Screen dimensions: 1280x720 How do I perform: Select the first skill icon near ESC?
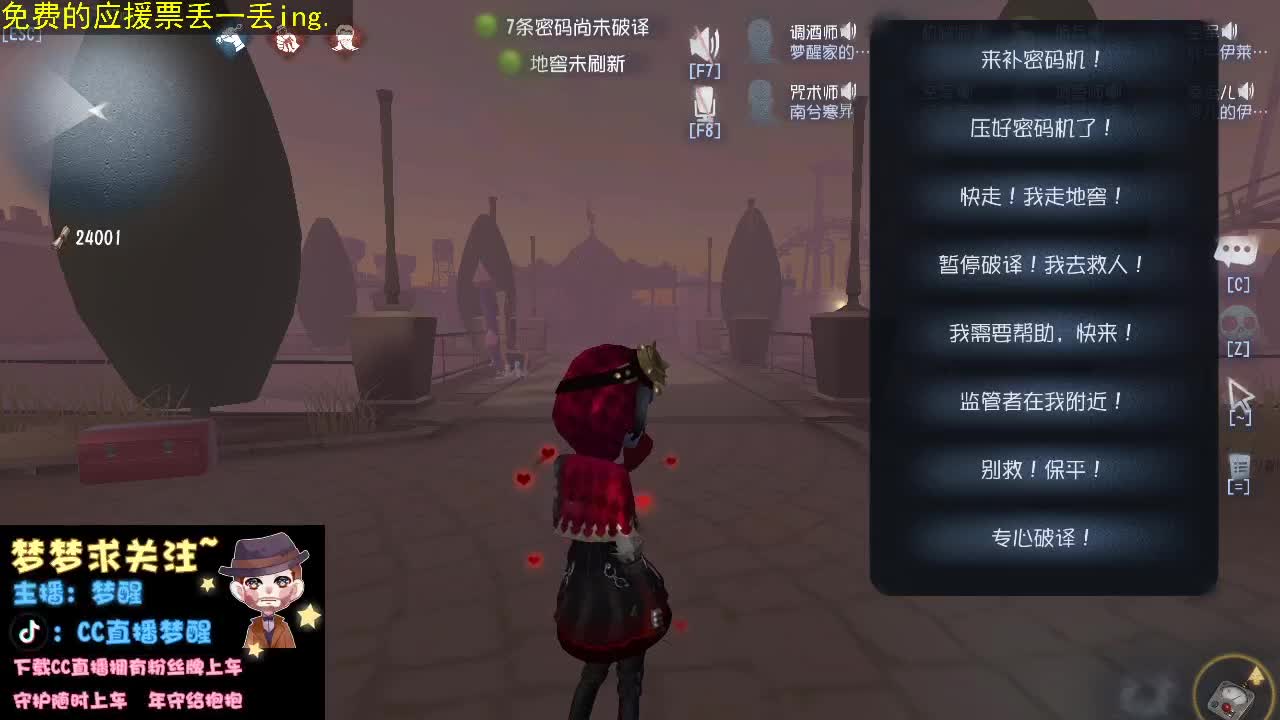(232, 42)
